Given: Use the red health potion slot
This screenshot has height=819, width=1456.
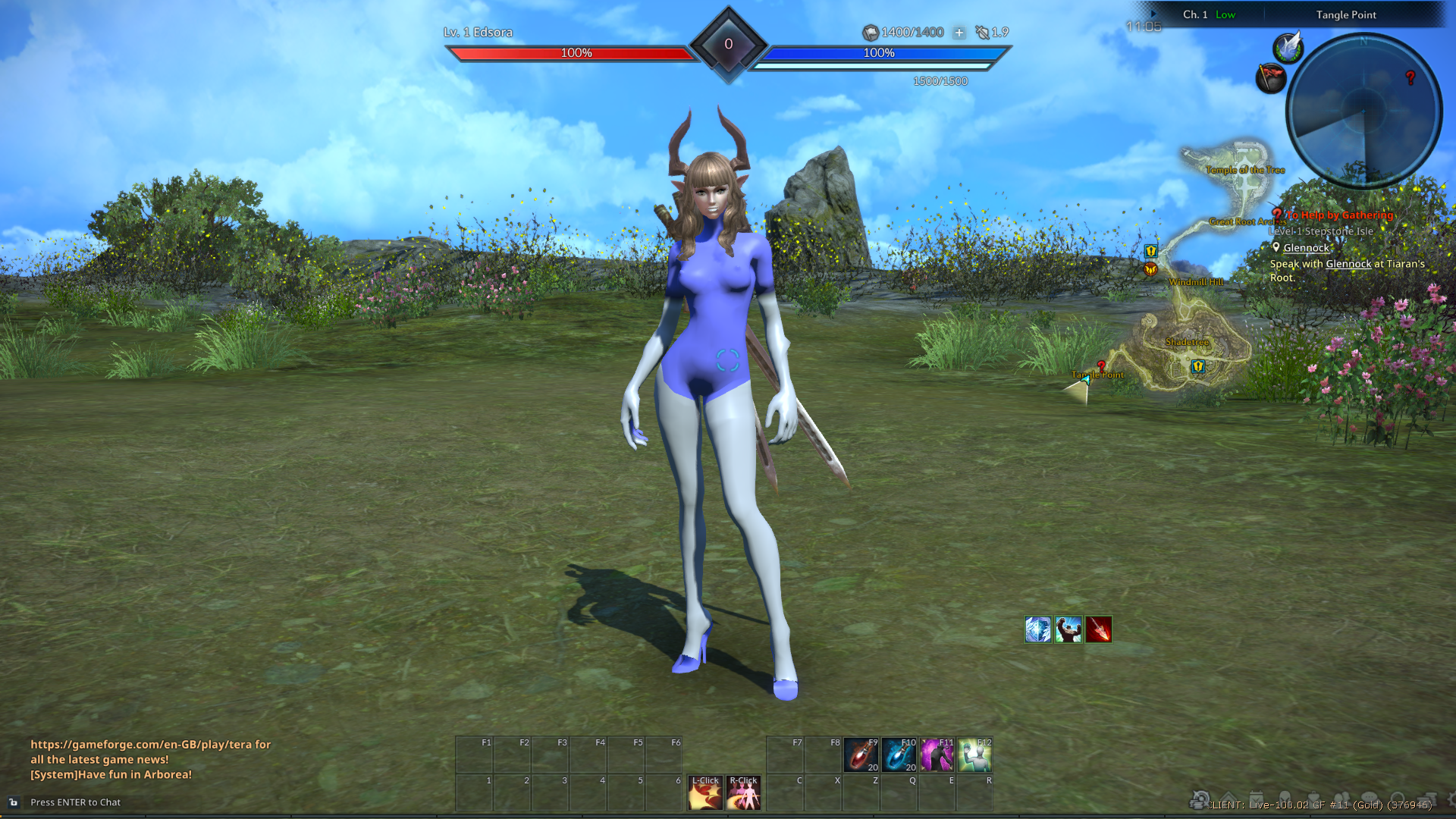Looking at the screenshot, I should pos(861,755).
